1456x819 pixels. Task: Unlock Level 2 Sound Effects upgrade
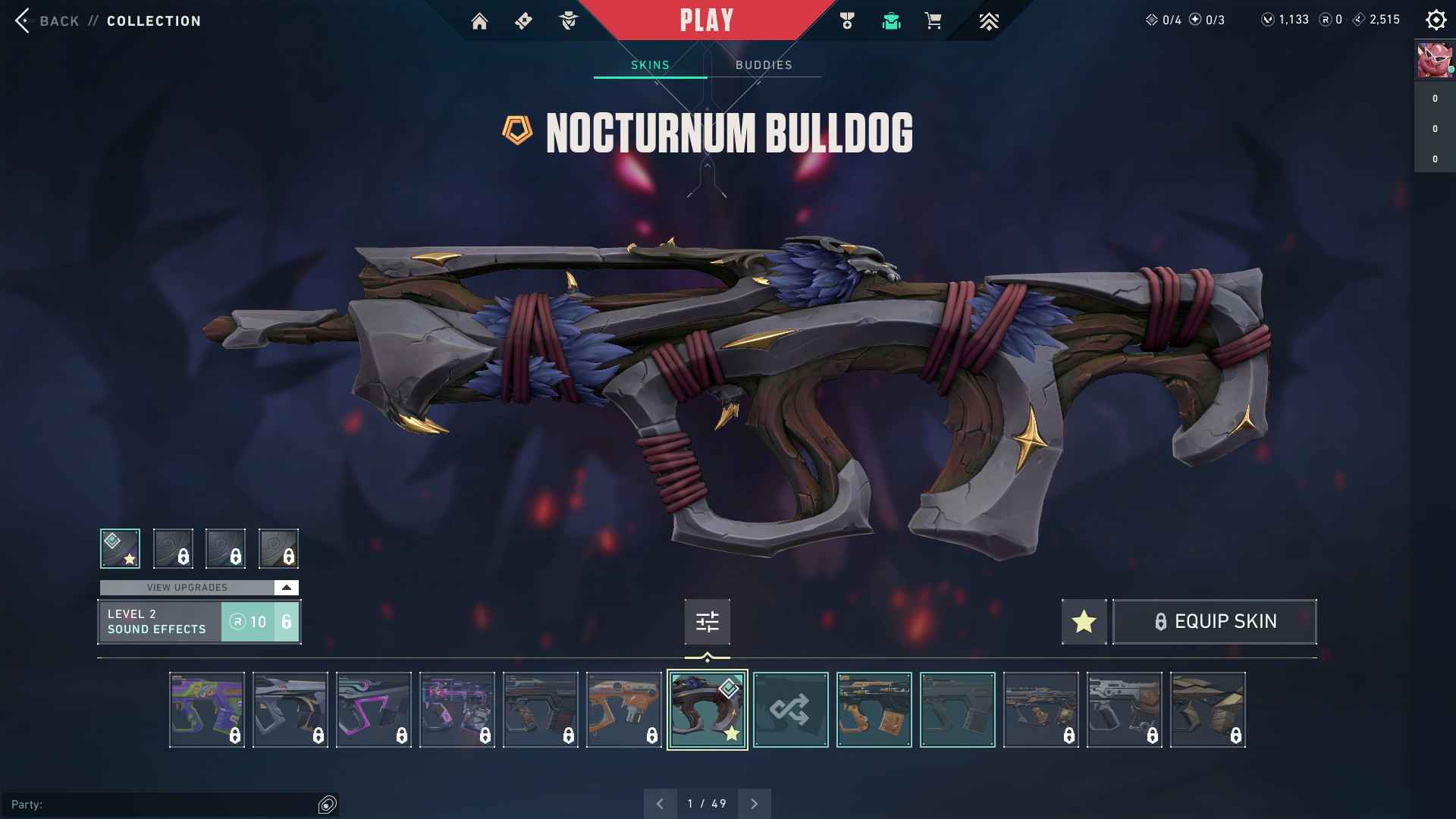(260, 622)
